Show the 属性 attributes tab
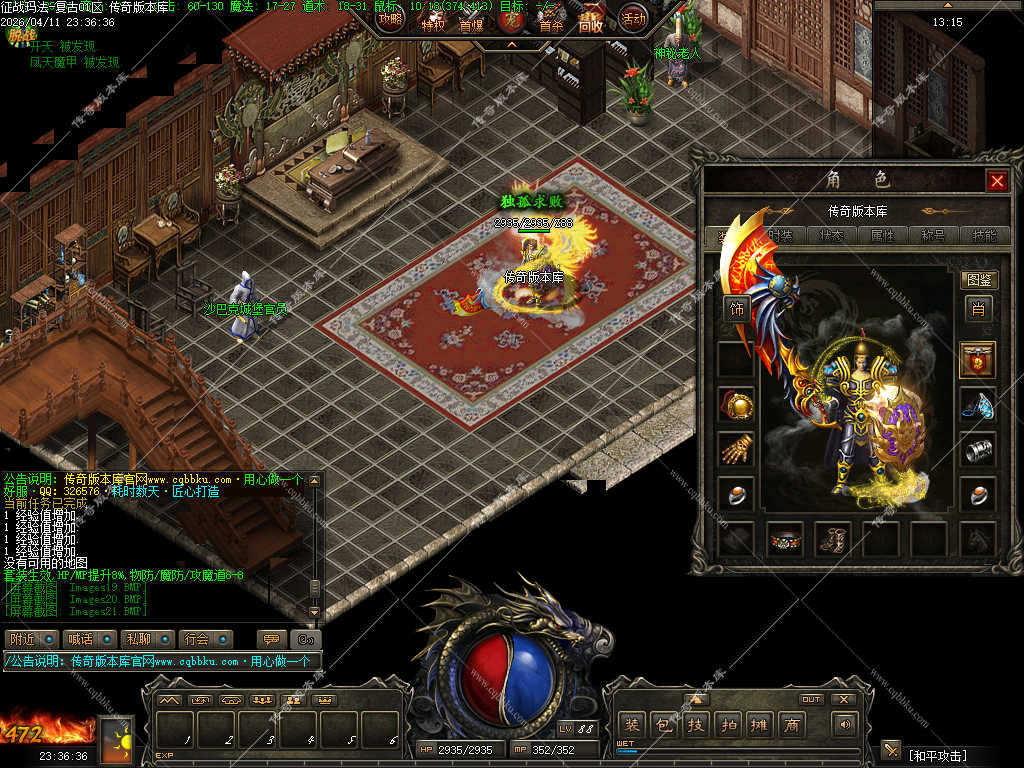 pyautogui.click(x=882, y=236)
